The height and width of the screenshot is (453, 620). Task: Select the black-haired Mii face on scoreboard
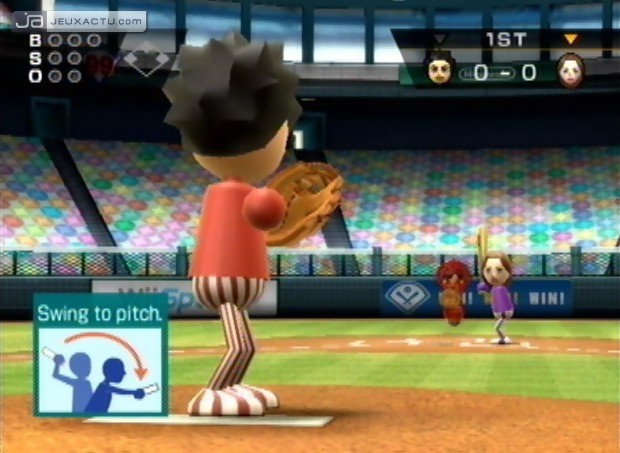[441, 71]
